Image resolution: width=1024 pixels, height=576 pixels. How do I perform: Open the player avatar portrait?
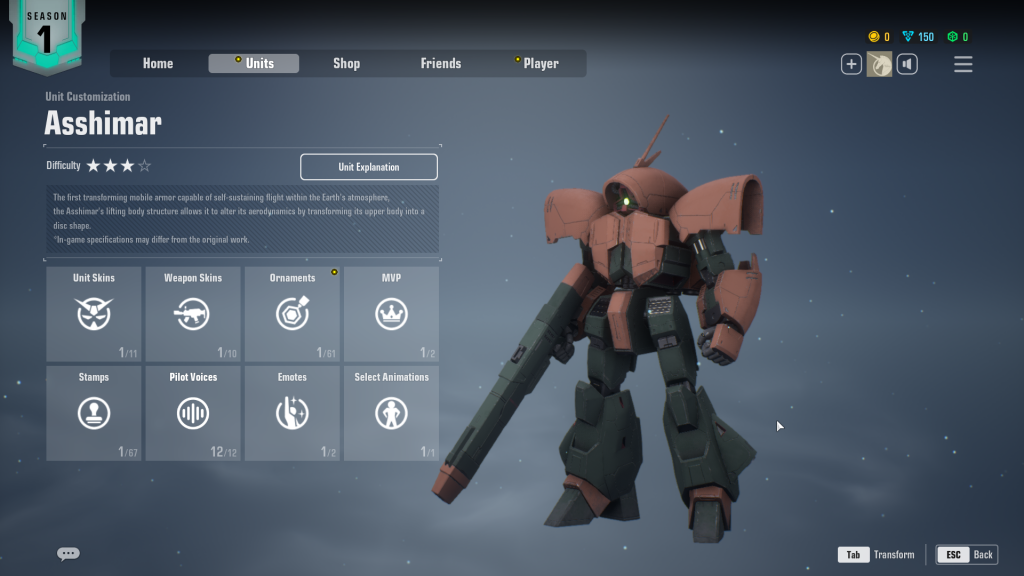(879, 65)
